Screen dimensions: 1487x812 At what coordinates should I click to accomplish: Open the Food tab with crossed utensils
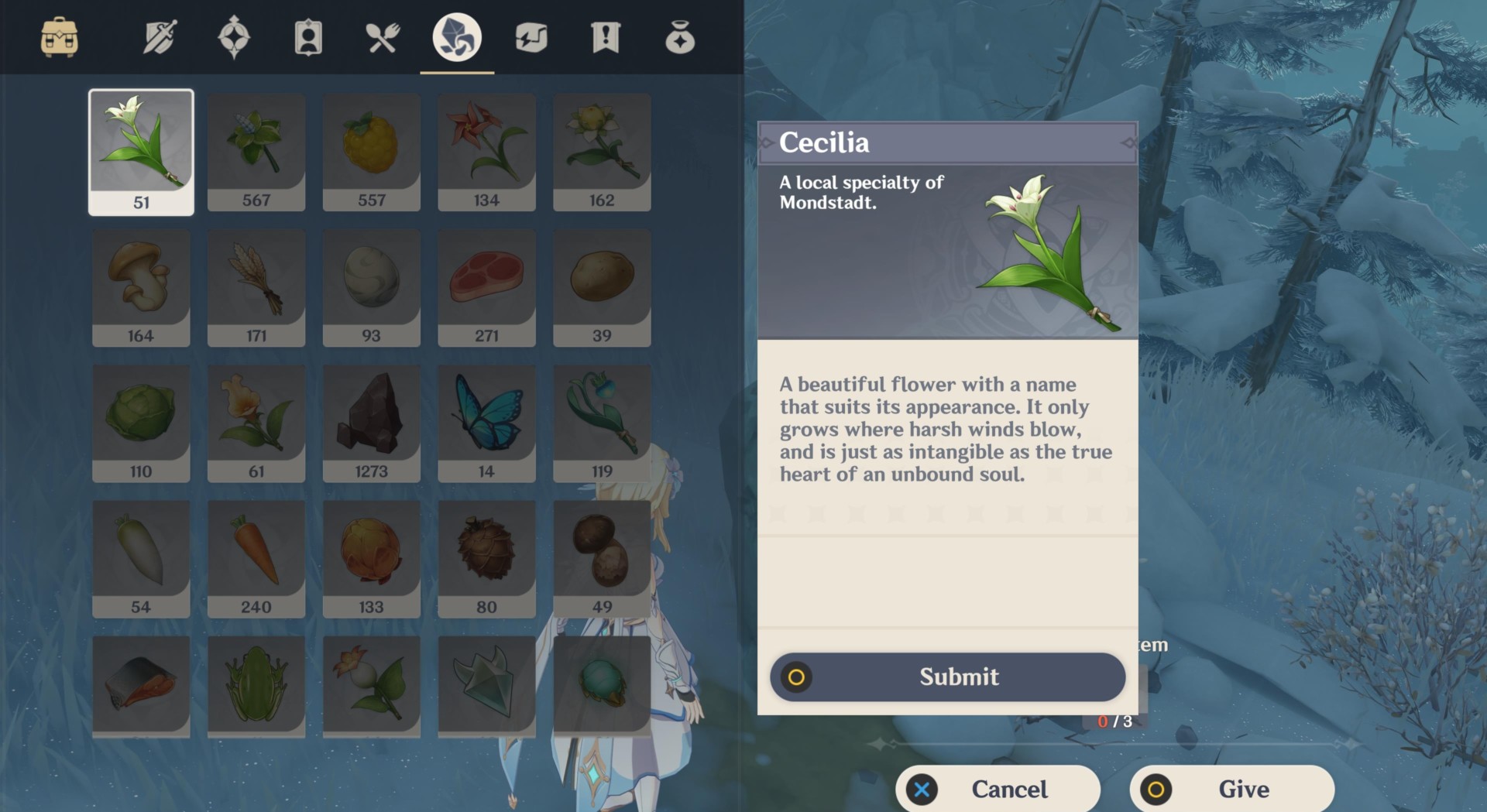coord(383,37)
